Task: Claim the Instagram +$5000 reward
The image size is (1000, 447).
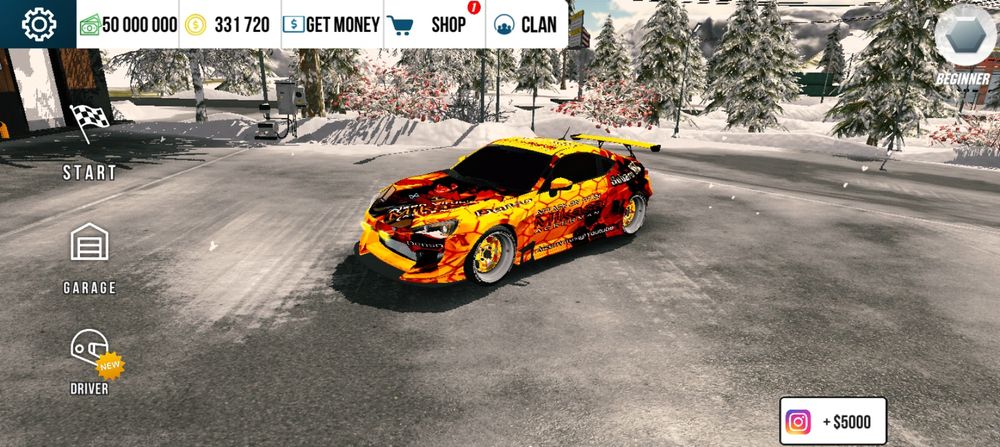Action: click(833, 422)
